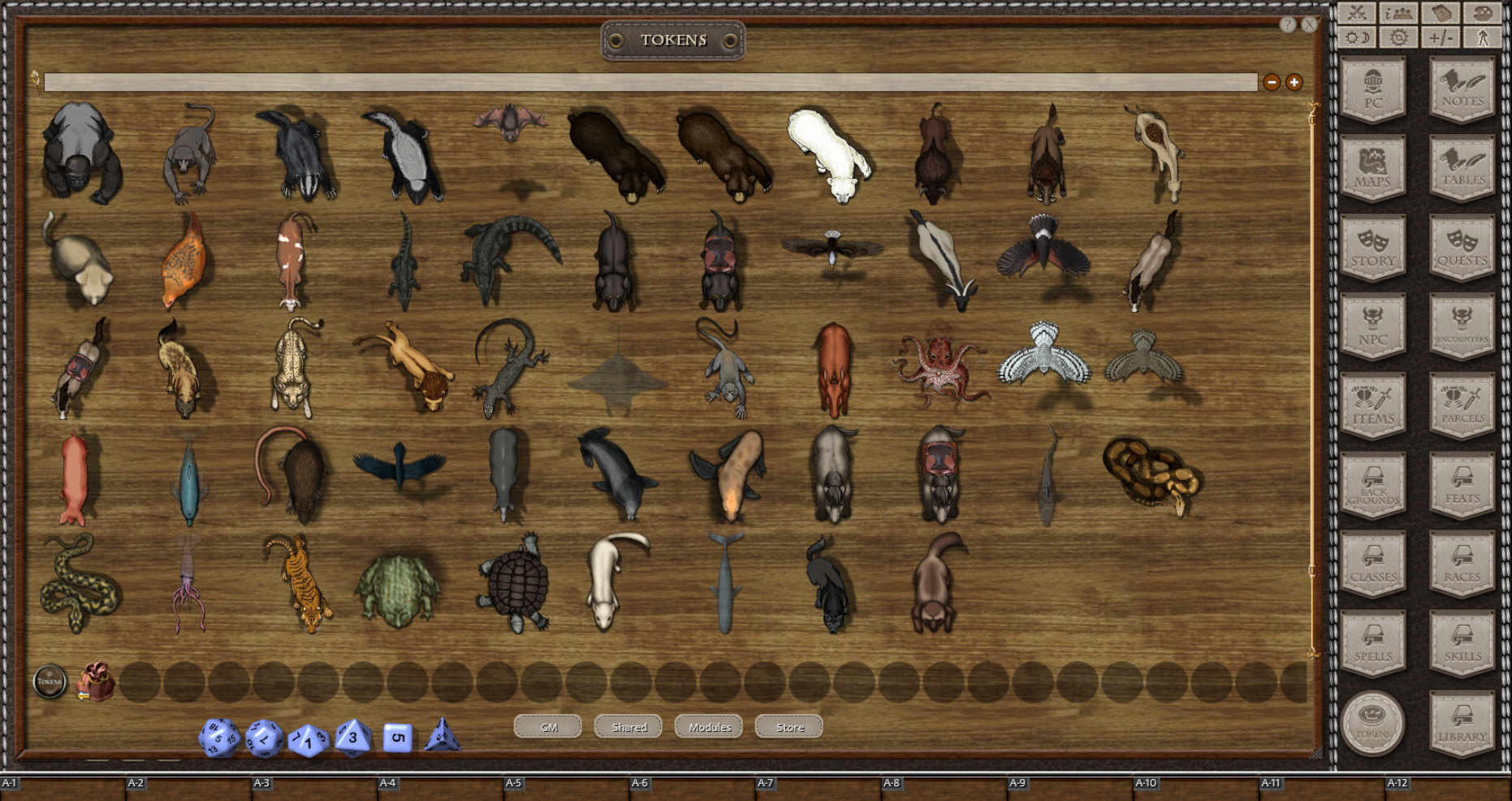Enlarge token previews with plus button
The image size is (1512, 801).
pos(1293,81)
